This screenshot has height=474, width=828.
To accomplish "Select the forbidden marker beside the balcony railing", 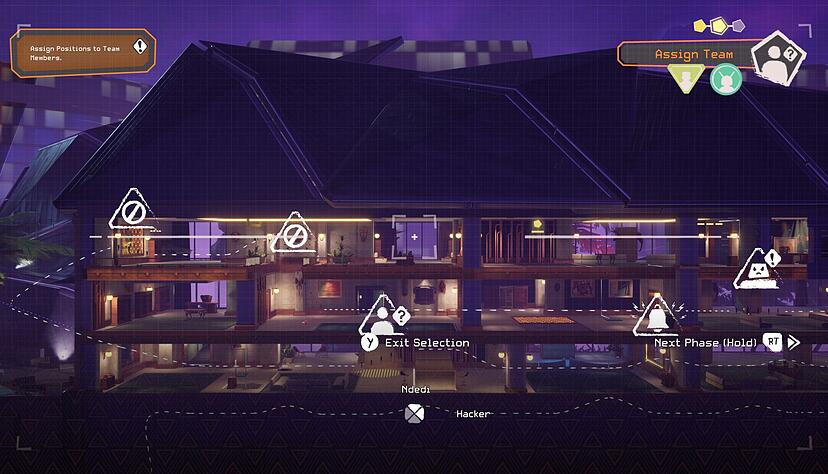I will coord(293,235).
